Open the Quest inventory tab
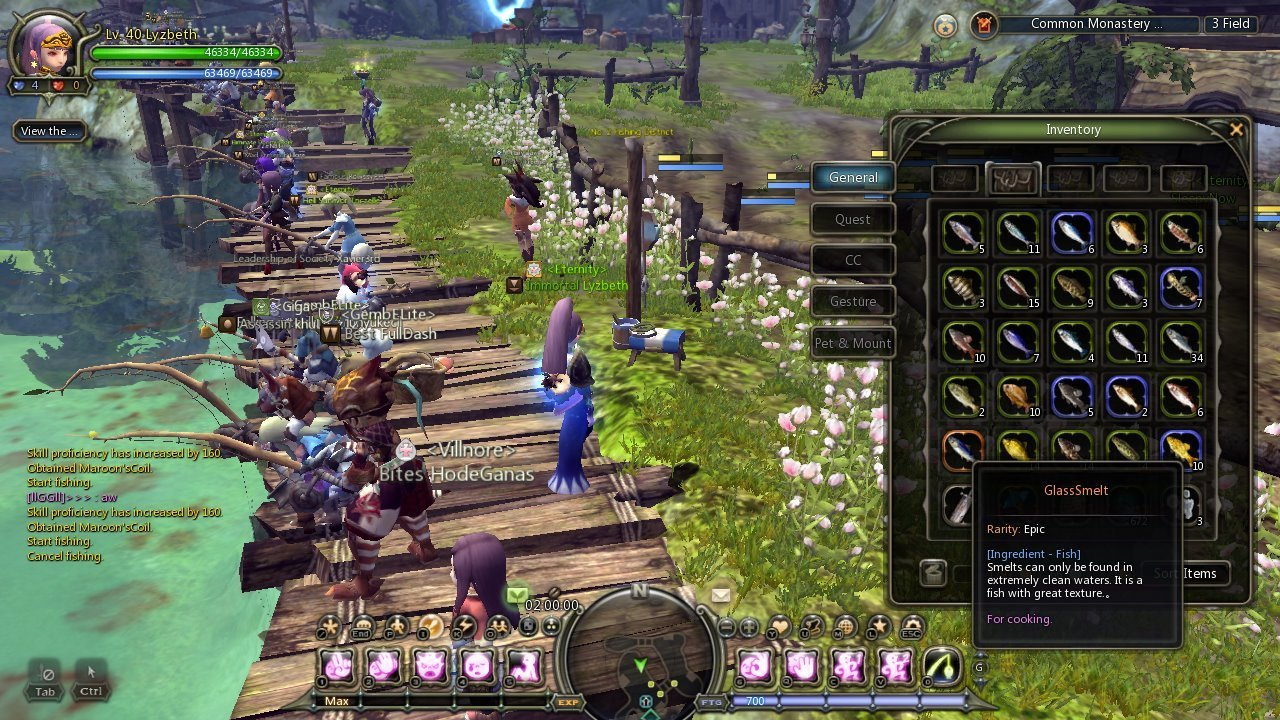Viewport: 1280px width, 720px height. (853, 219)
